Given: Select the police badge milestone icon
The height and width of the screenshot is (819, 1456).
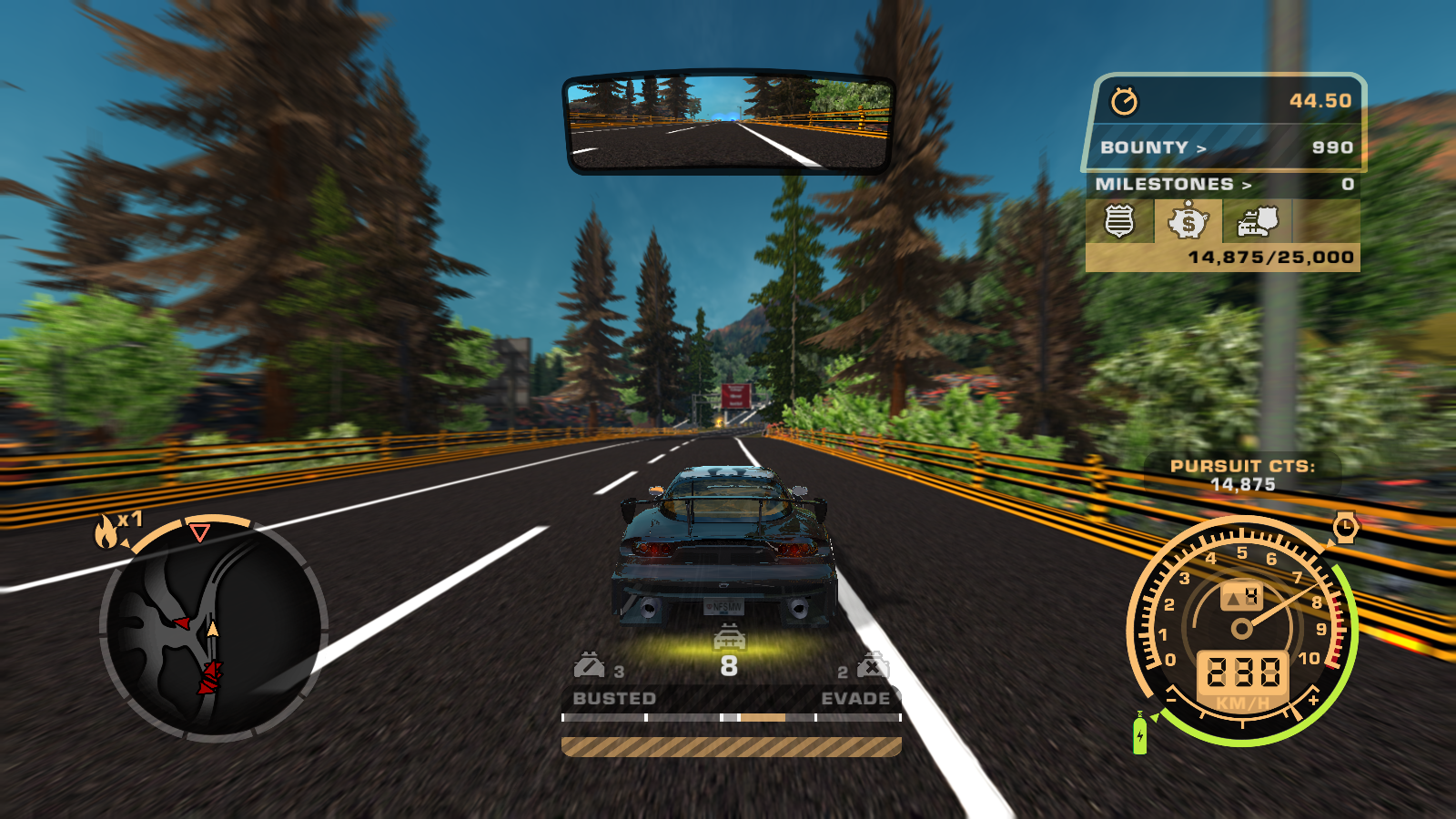Looking at the screenshot, I should [x=1119, y=221].
